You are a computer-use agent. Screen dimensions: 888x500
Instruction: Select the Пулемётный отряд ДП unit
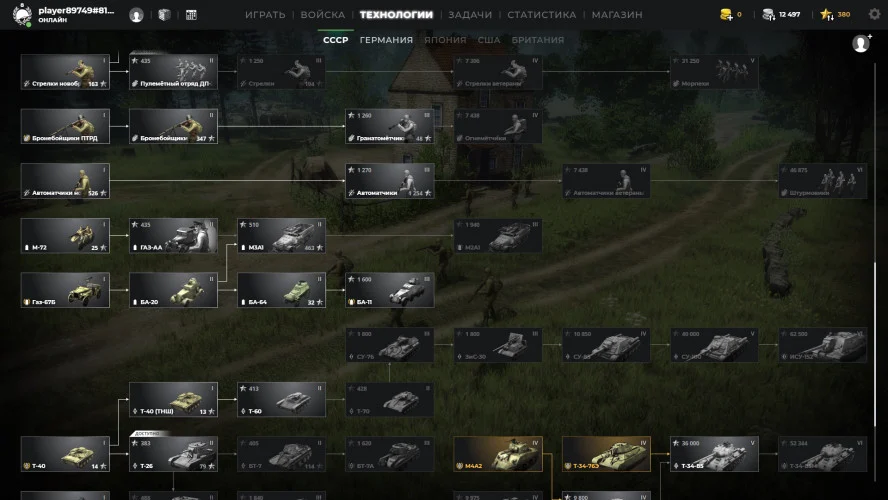[x=173, y=72]
